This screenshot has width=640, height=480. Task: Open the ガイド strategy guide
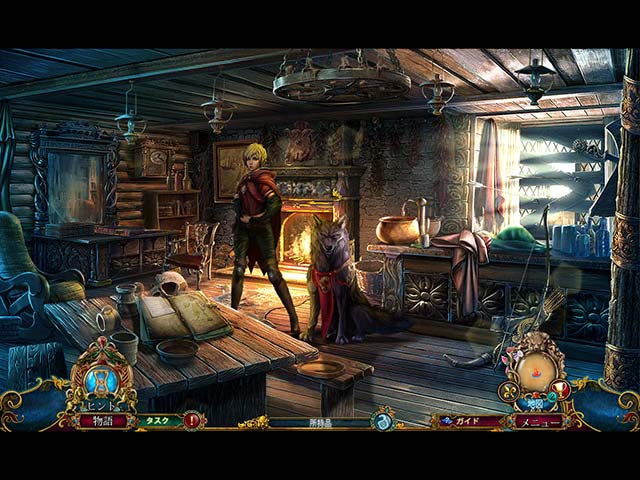(x=464, y=421)
